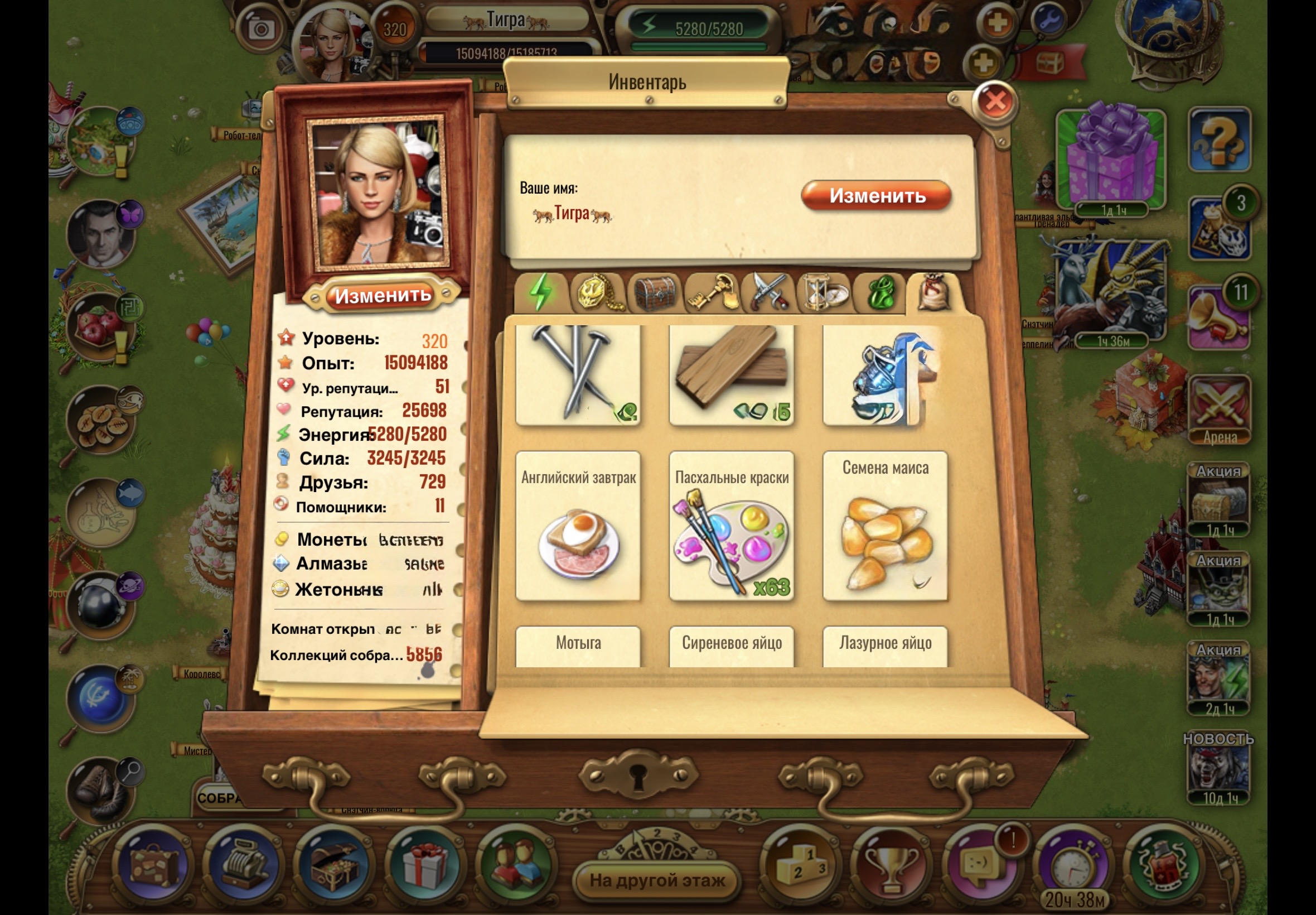Open the purple gift box offer
The width and height of the screenshot is (1316, 915).
[1111, 158]
